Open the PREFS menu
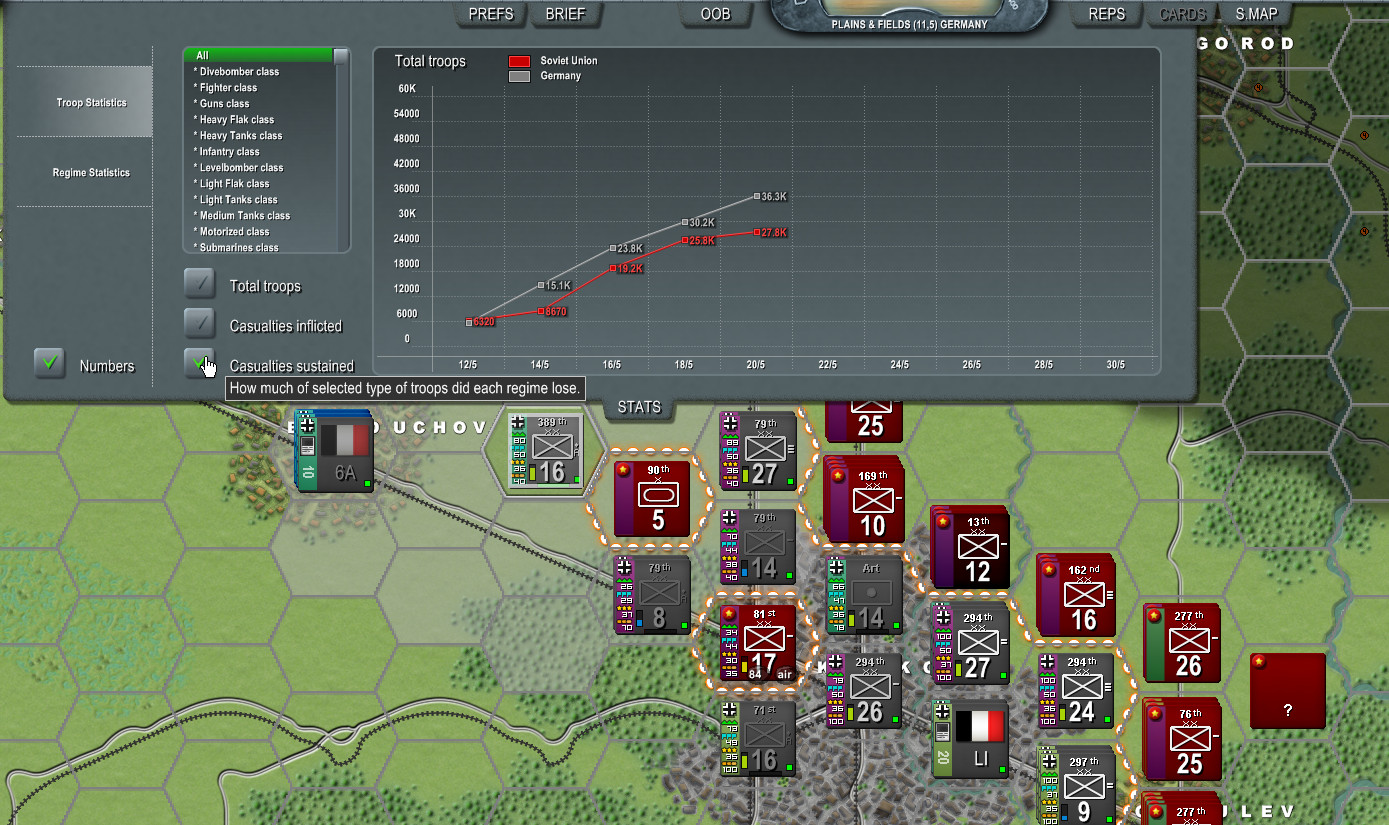This screenshot has height=825, width=1389. (491, 14)
